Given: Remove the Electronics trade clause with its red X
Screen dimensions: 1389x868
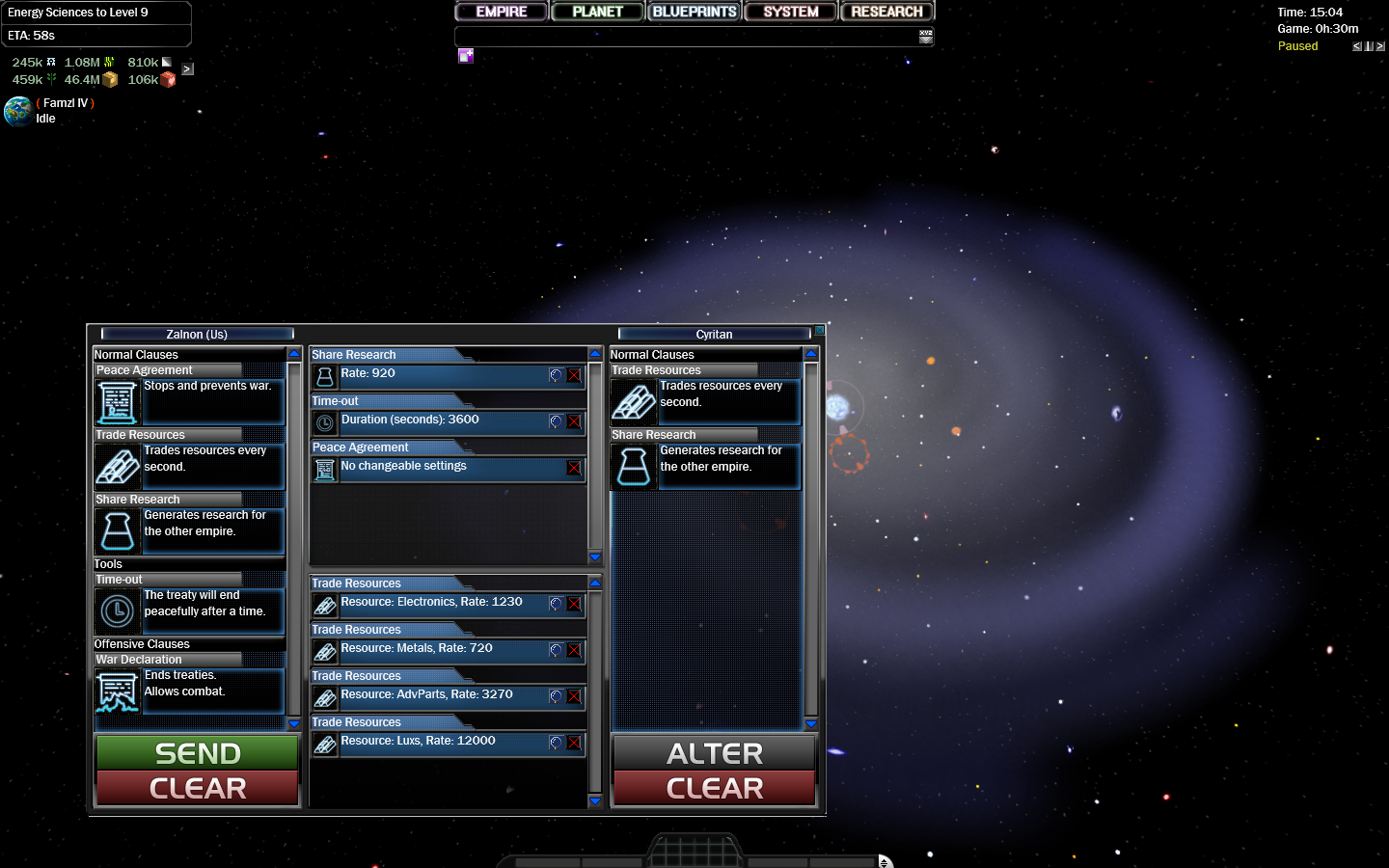Looking at the screenshot, I should [x=575, y=605].
